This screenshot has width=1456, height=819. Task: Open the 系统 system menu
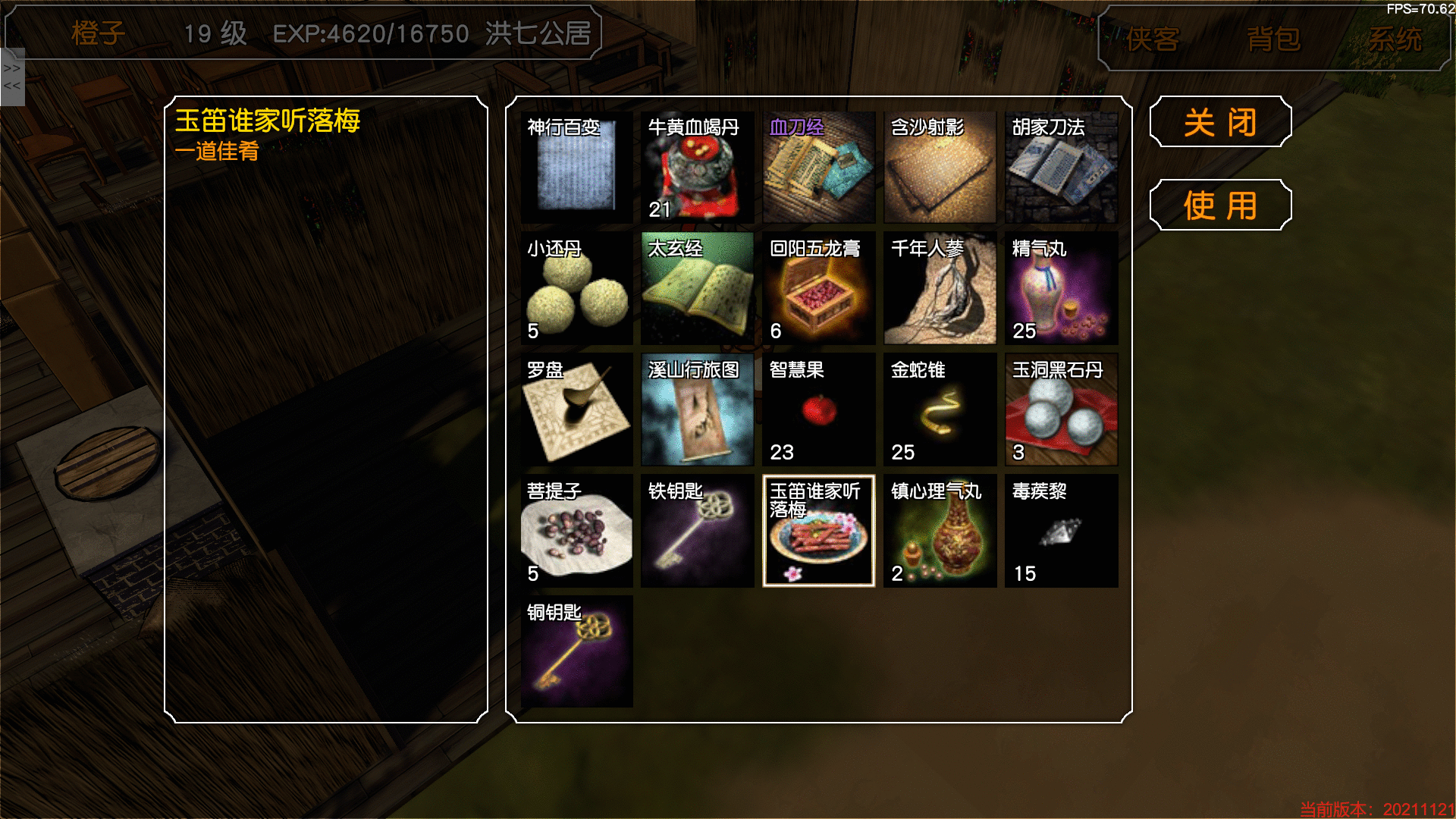point(1395,39)
